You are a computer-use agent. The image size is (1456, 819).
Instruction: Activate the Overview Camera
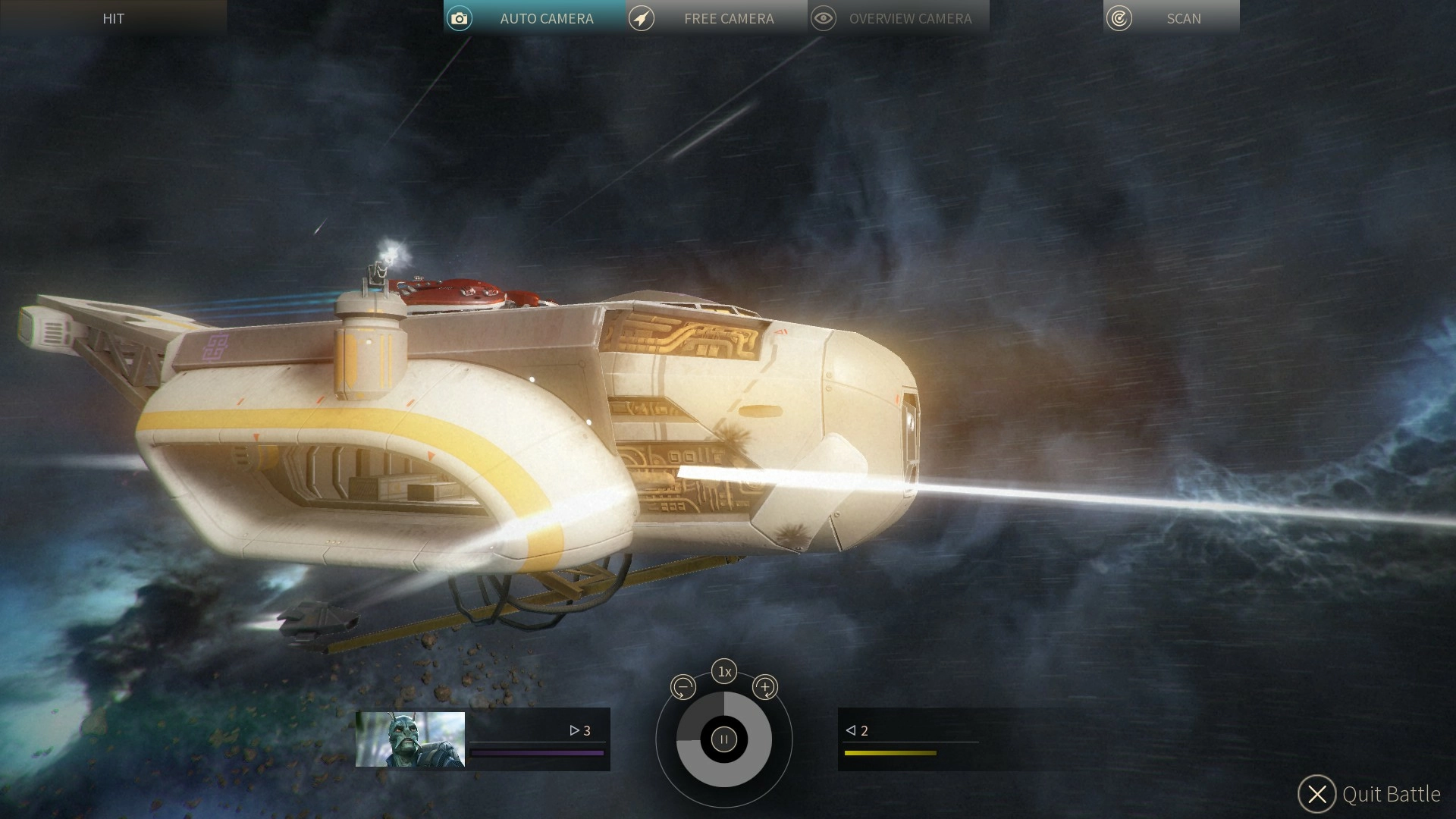tap(898, 18)
